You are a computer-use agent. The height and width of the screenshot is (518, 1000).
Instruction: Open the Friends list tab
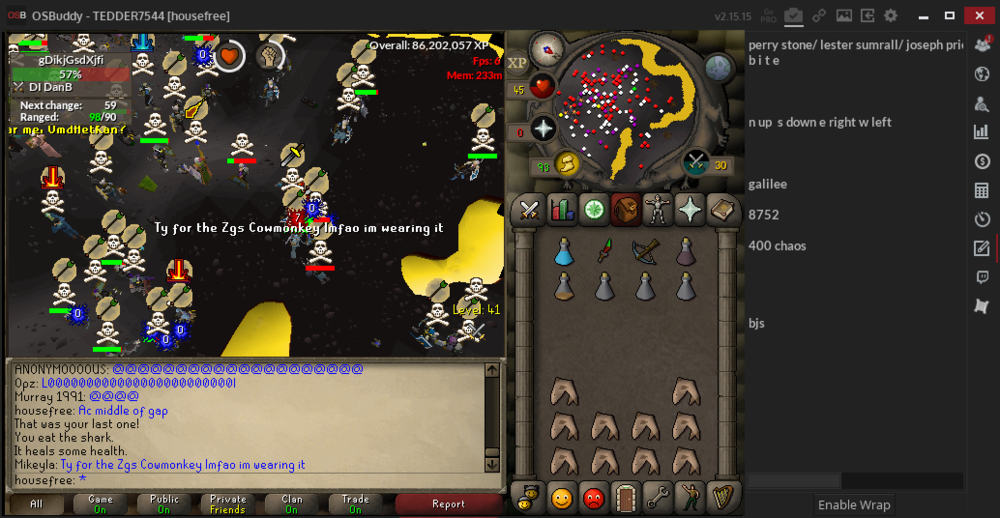click(560, 496)
